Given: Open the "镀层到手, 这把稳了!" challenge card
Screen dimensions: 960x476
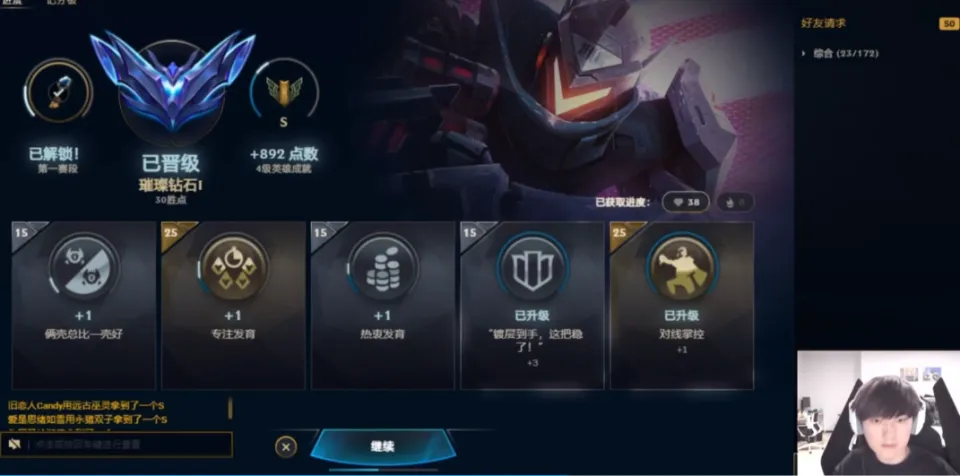Looking at the screenshot, I should (x=531, y=305).
